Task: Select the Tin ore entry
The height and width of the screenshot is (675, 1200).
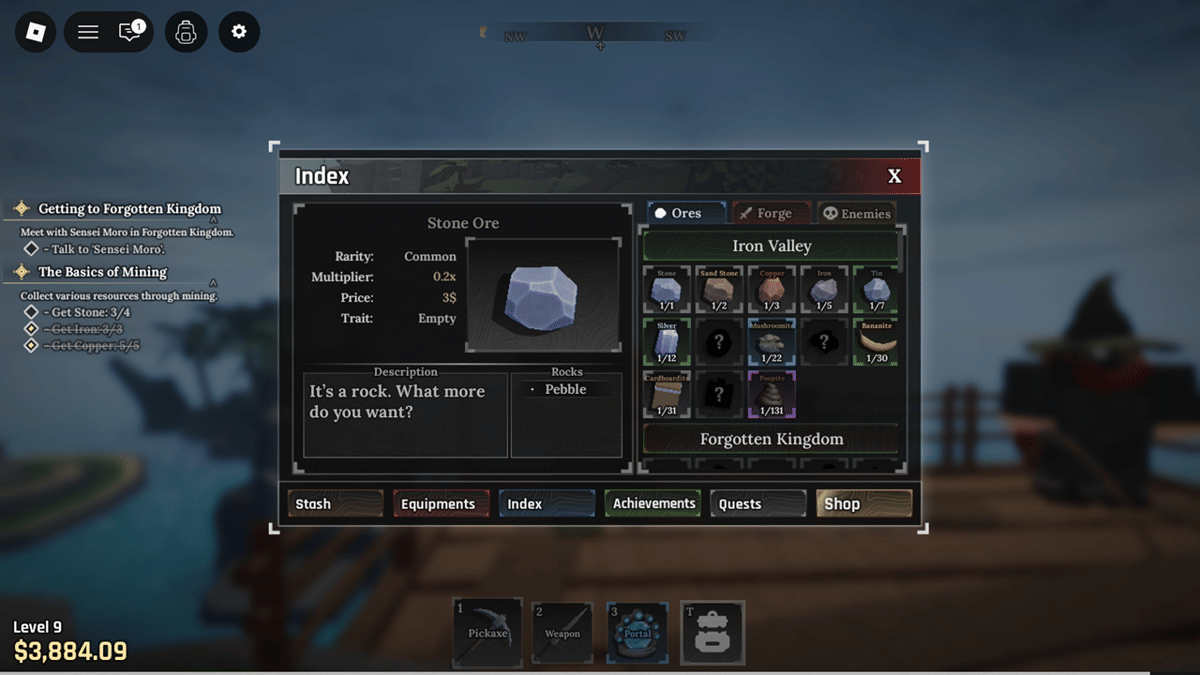Action: pos(876,290)
